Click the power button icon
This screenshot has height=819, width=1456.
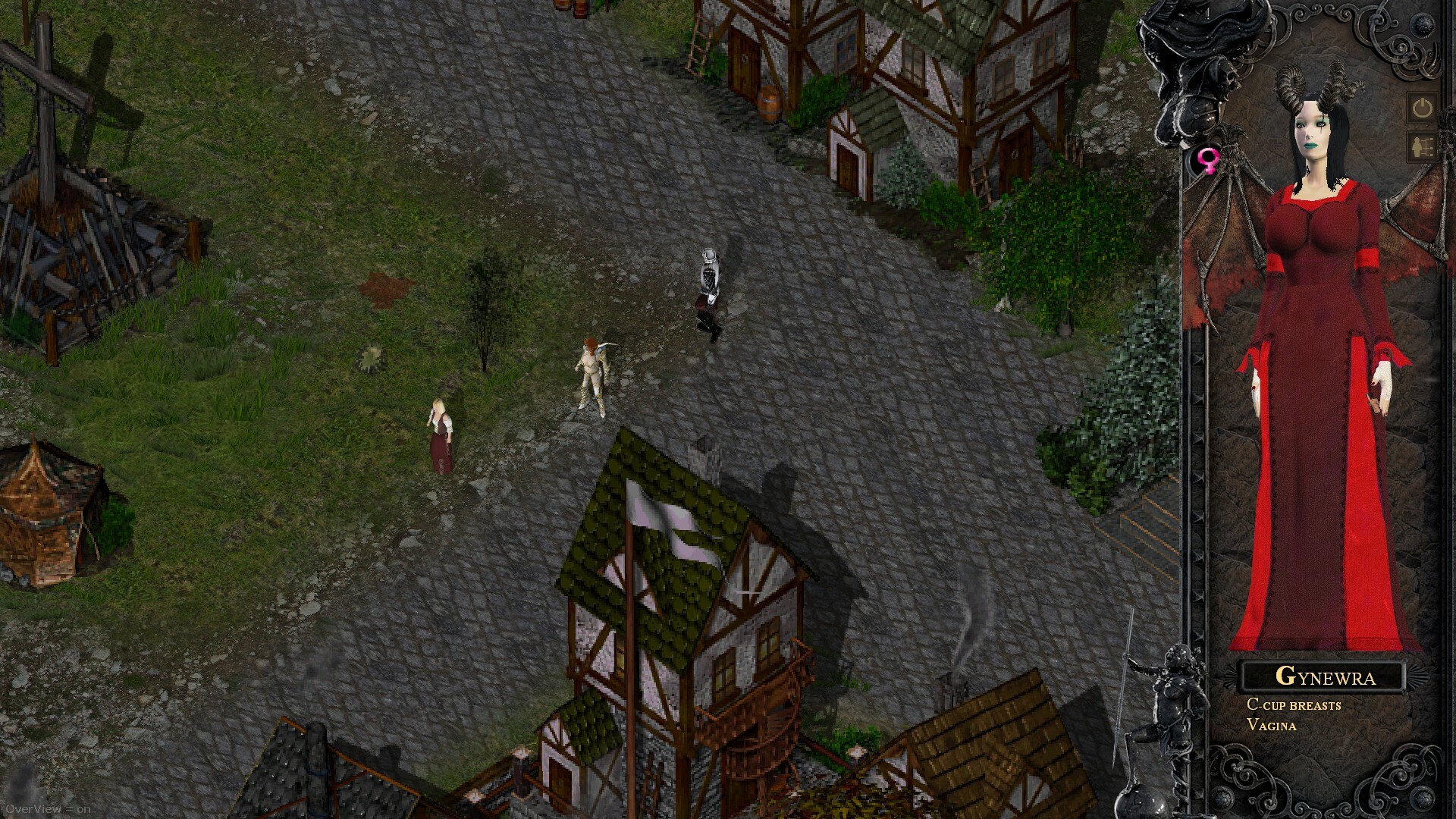pyautogui.click(x=1421, y=108)
